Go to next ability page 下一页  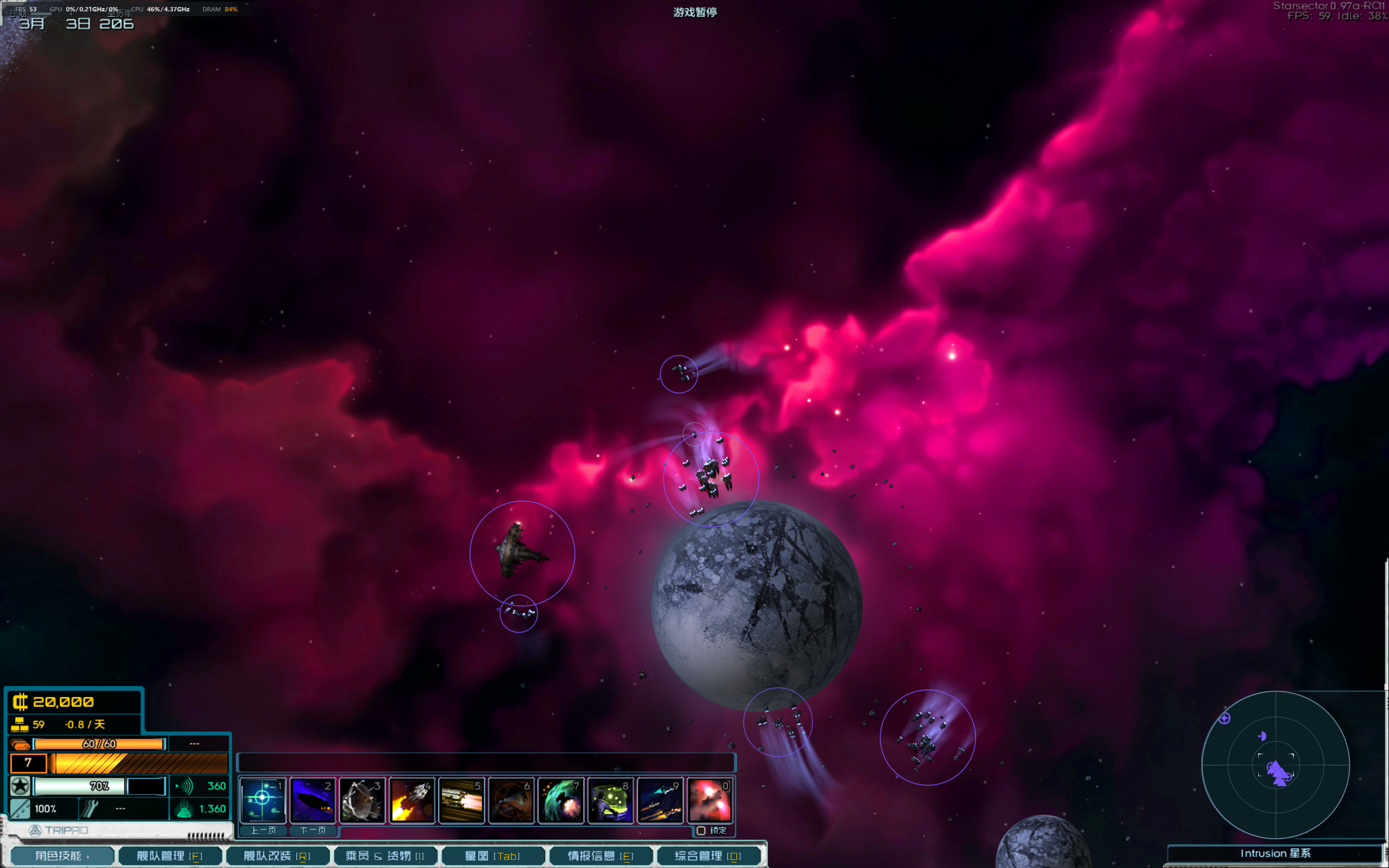click(x=313, y=830)
